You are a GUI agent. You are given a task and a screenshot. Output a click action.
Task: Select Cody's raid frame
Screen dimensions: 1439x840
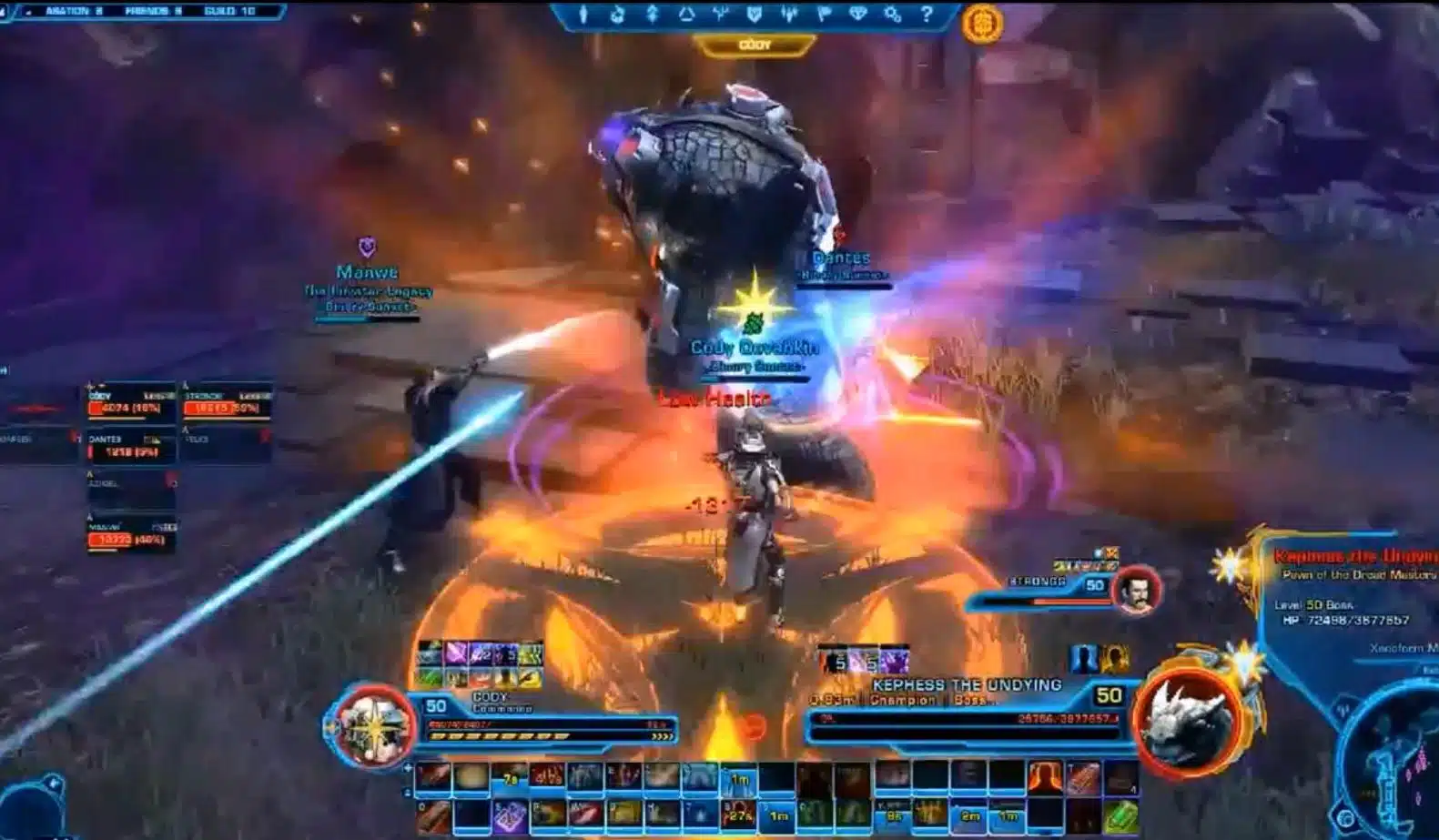130,403
